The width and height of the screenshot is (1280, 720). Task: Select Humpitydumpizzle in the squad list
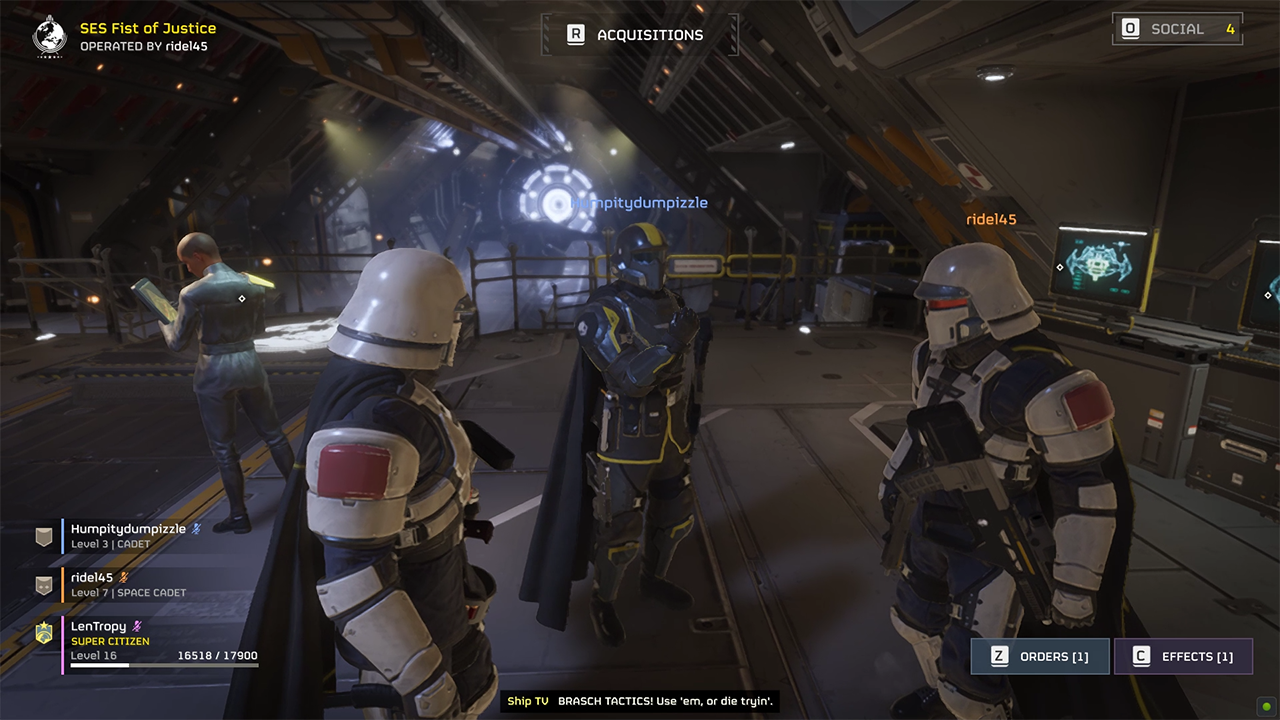click(128, 536)
